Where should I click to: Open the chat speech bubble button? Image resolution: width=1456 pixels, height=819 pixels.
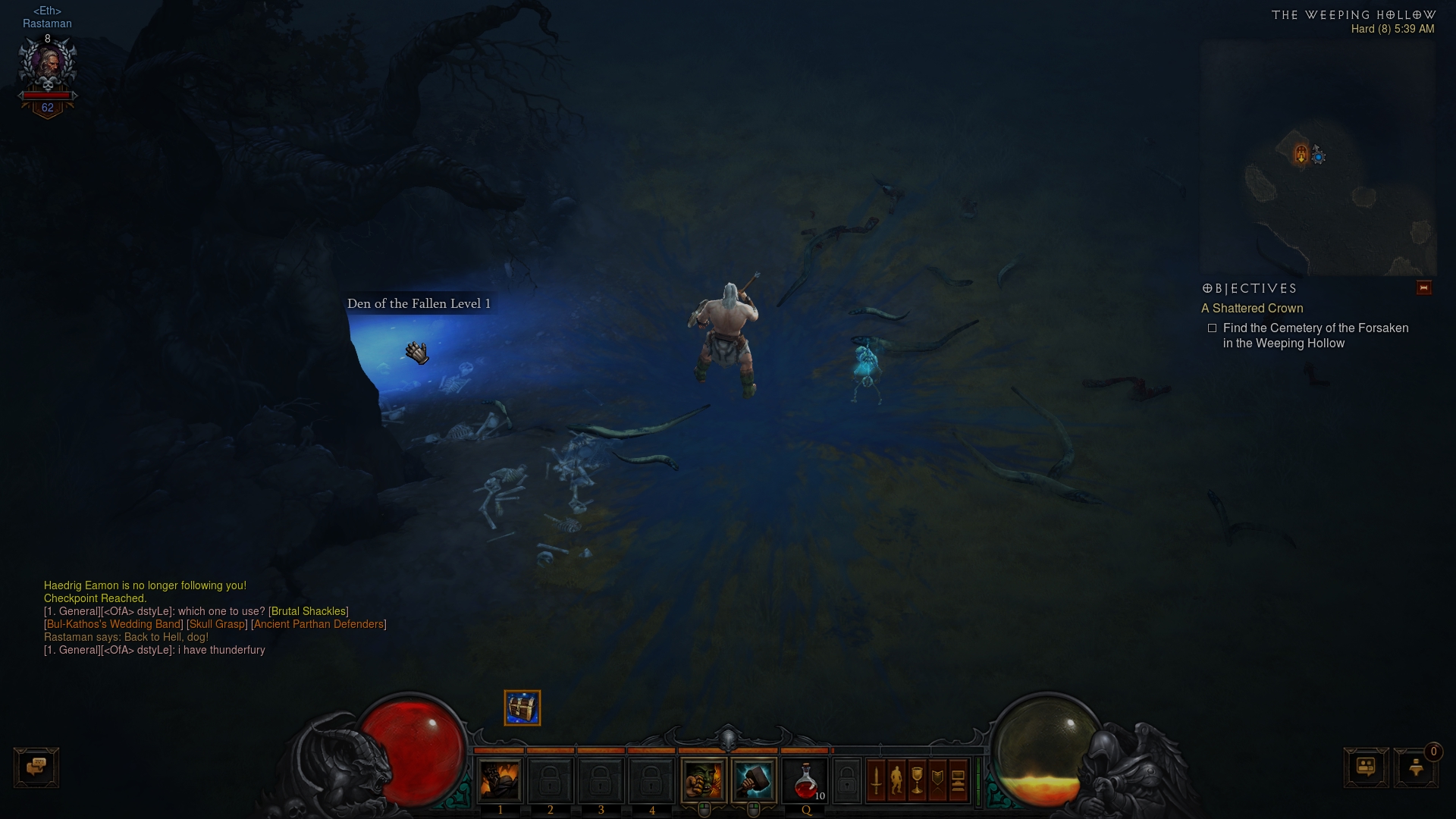pyautogui.click(x=36, y=767)
